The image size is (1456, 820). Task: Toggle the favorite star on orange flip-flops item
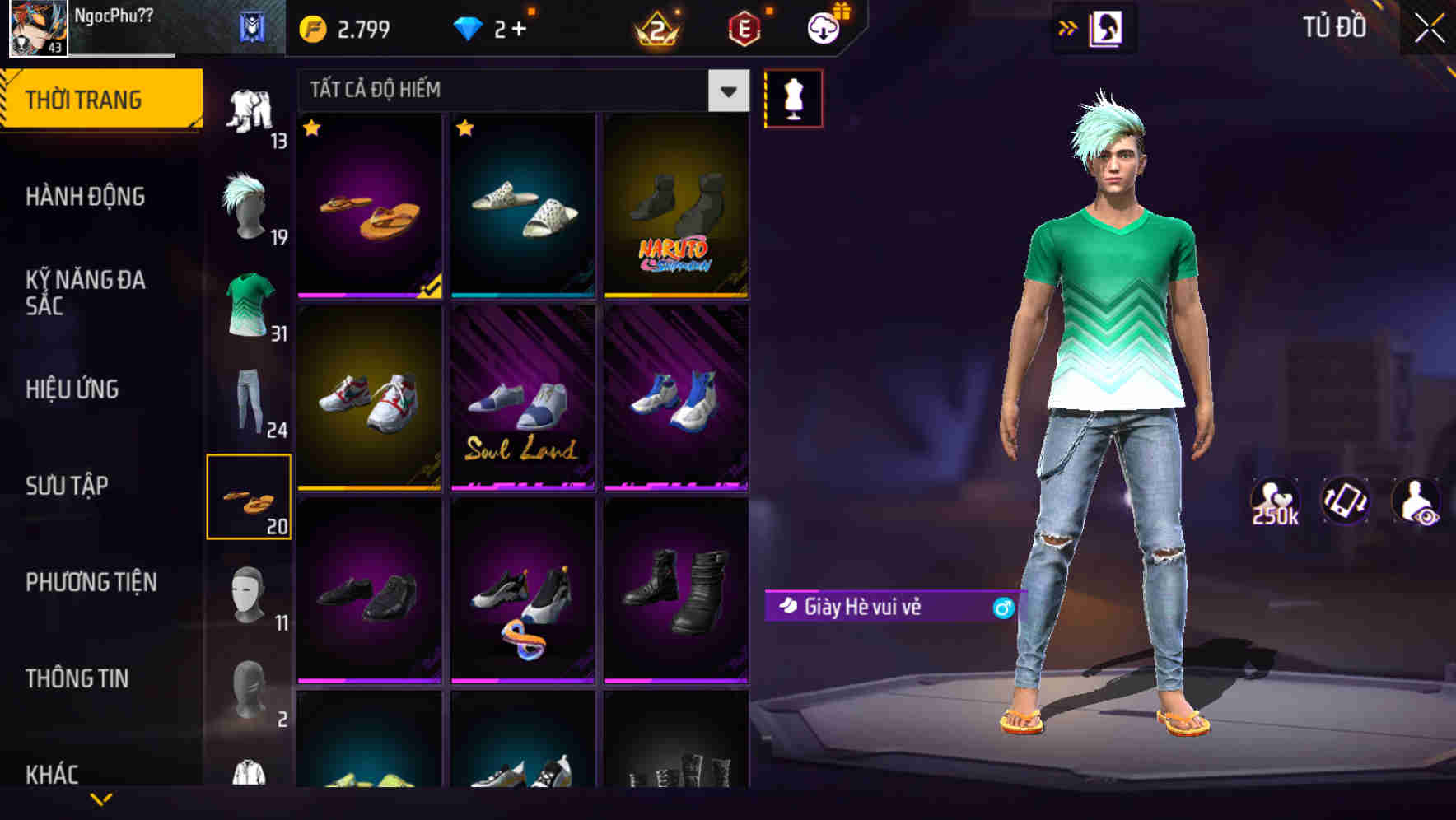coord(311,129)
